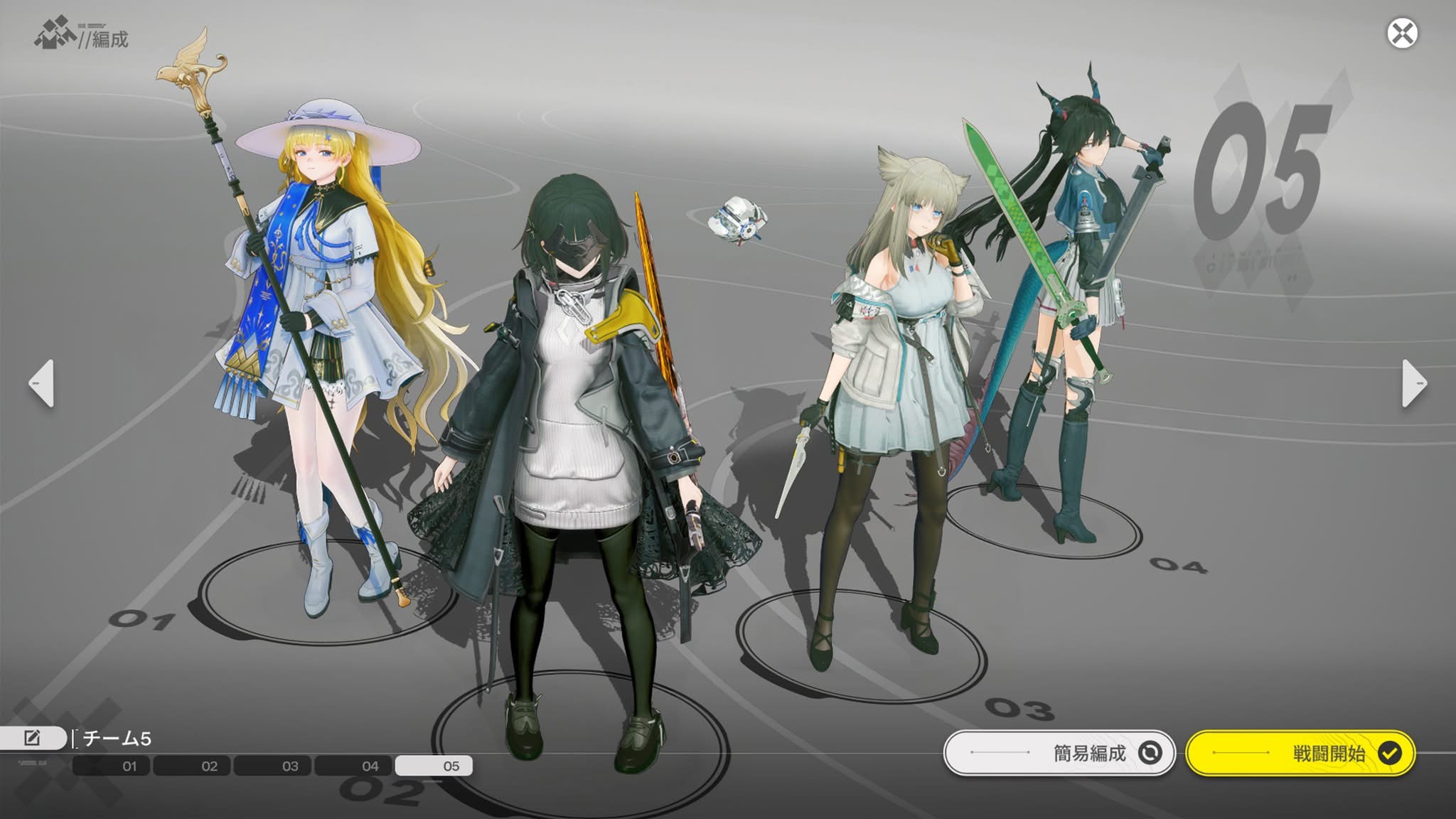Select team tab 05
Image resolution: width=1456 pixels, height=819 pixels.
pyautogui.click(x=434, y=766)
